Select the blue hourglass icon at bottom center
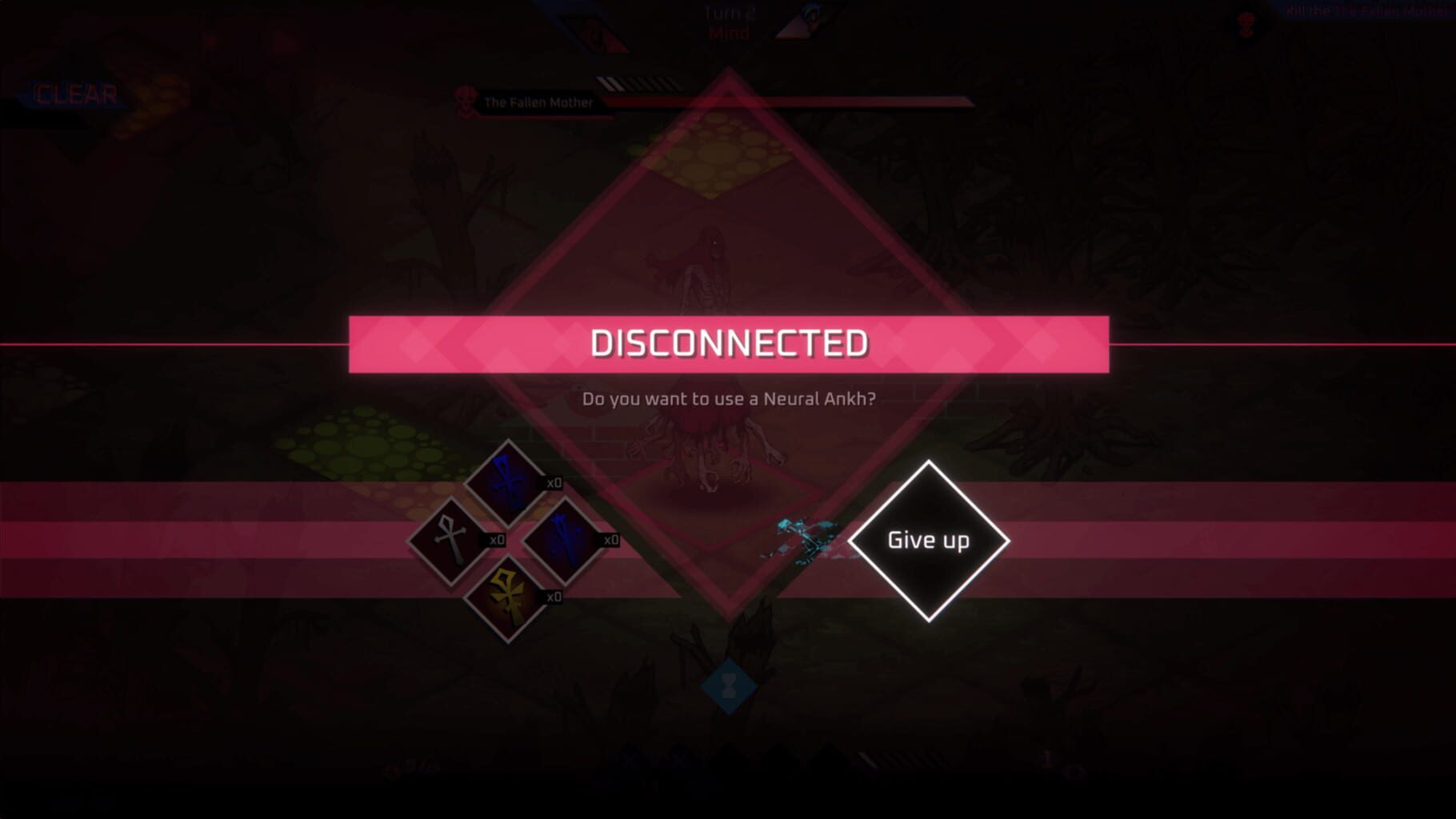The image size is (1456, 819). pyautogui.click(x=729, y=684)
